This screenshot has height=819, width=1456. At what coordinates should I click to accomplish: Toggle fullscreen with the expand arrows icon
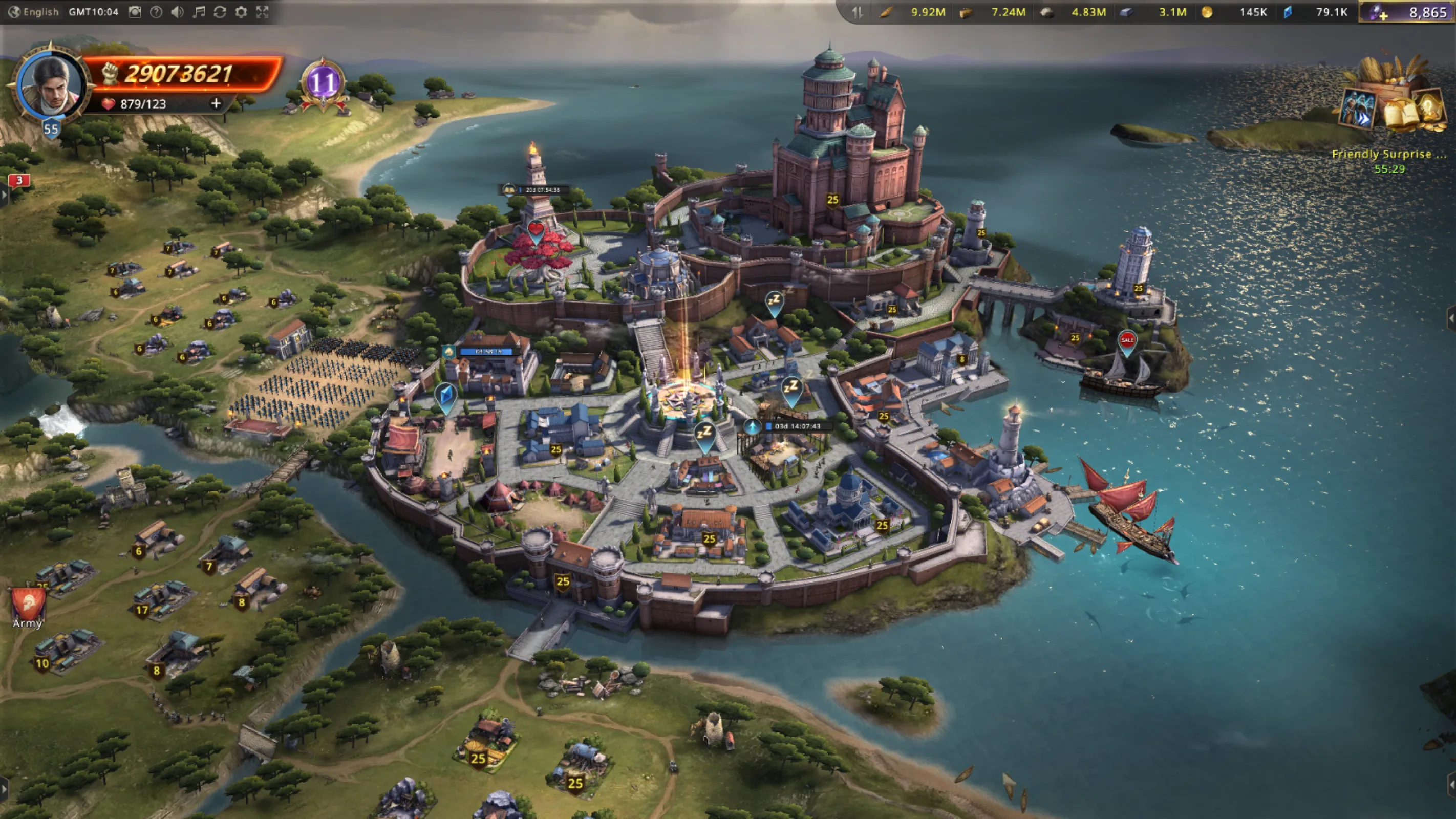[x=262, y=12]
